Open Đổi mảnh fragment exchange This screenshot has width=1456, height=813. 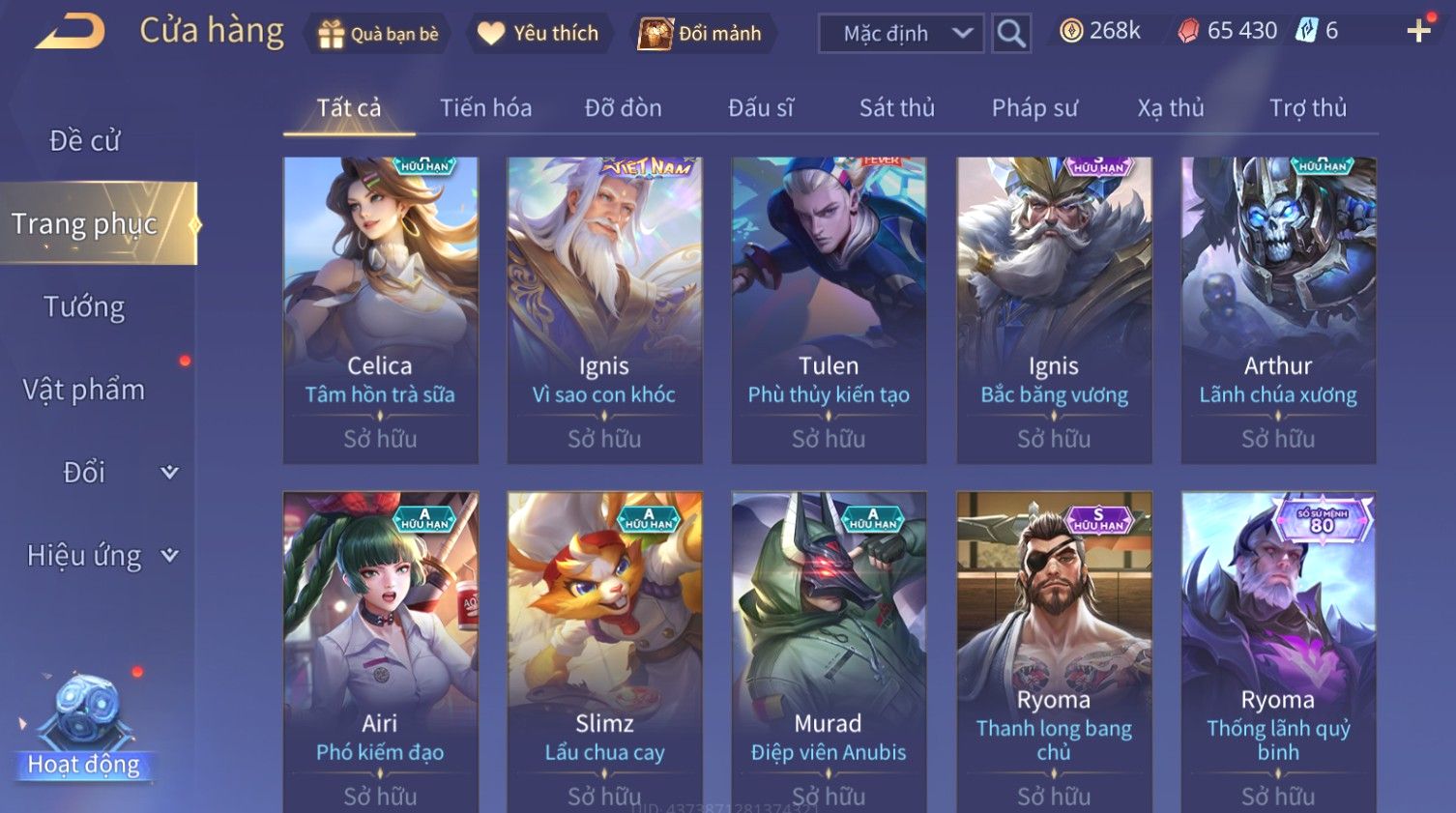[701, 34]
